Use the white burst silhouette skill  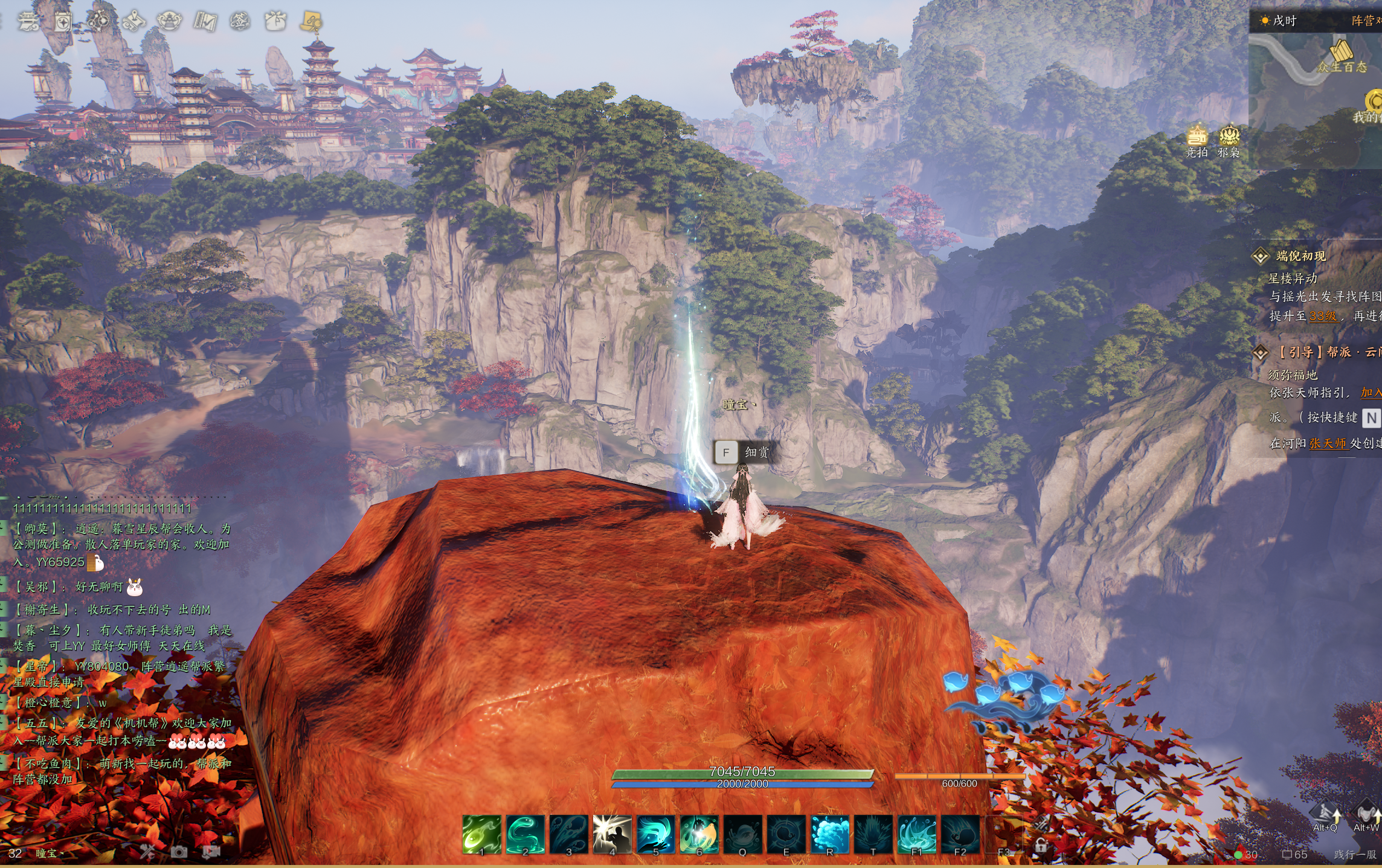pyautogui.click(x=612, y=834)
